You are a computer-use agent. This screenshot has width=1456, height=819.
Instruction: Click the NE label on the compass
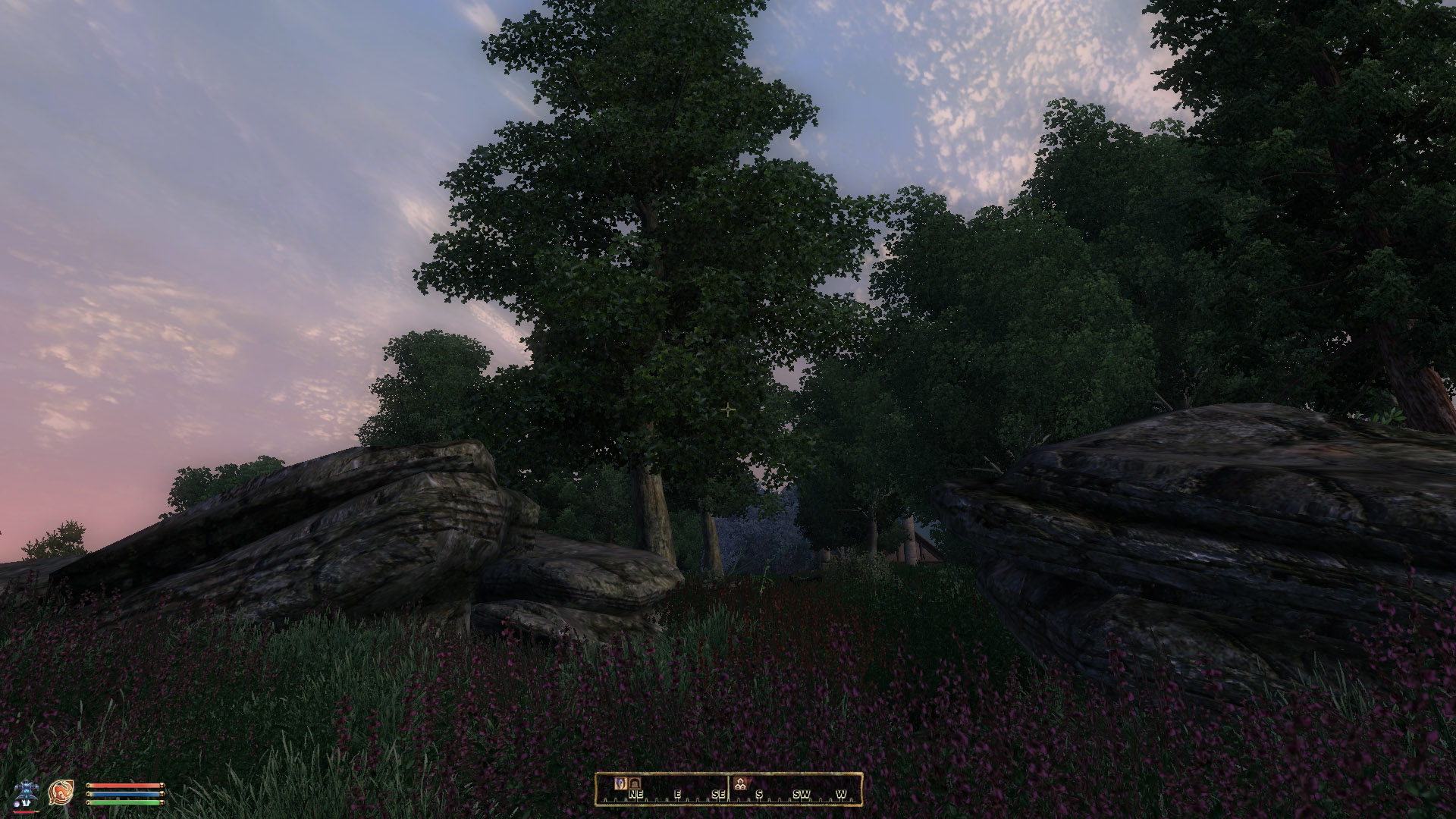[x=635, y=793]
